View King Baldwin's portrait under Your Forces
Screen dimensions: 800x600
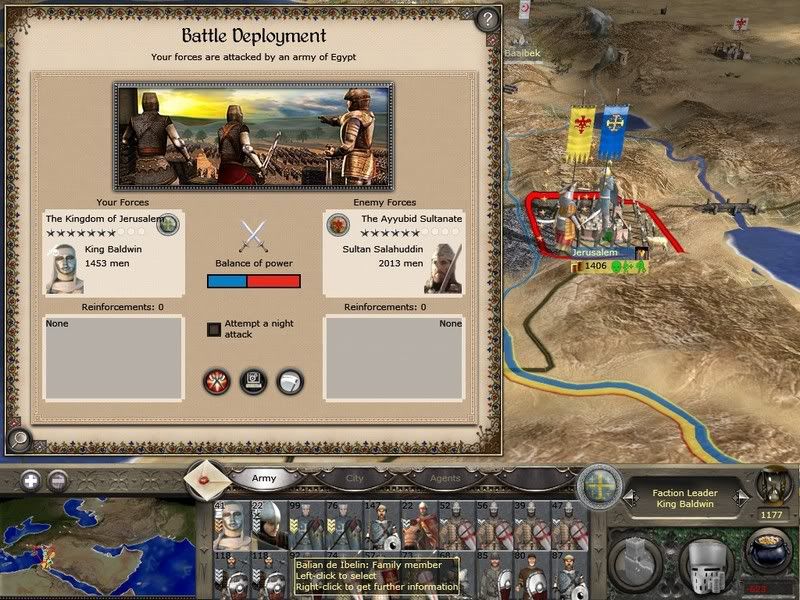coord(65,267)
